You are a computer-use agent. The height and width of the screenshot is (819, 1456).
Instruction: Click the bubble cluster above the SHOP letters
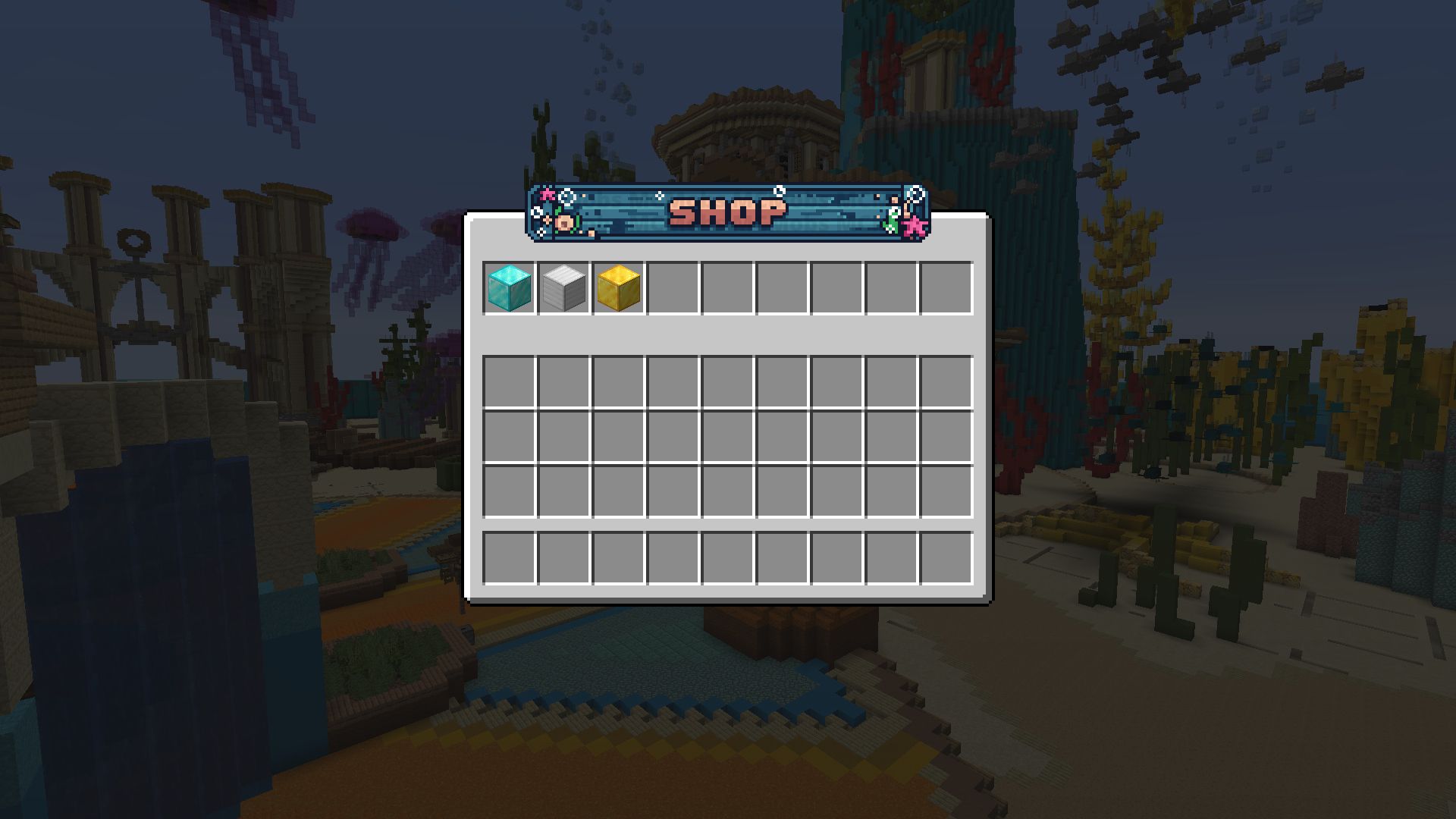coord(778,191)
